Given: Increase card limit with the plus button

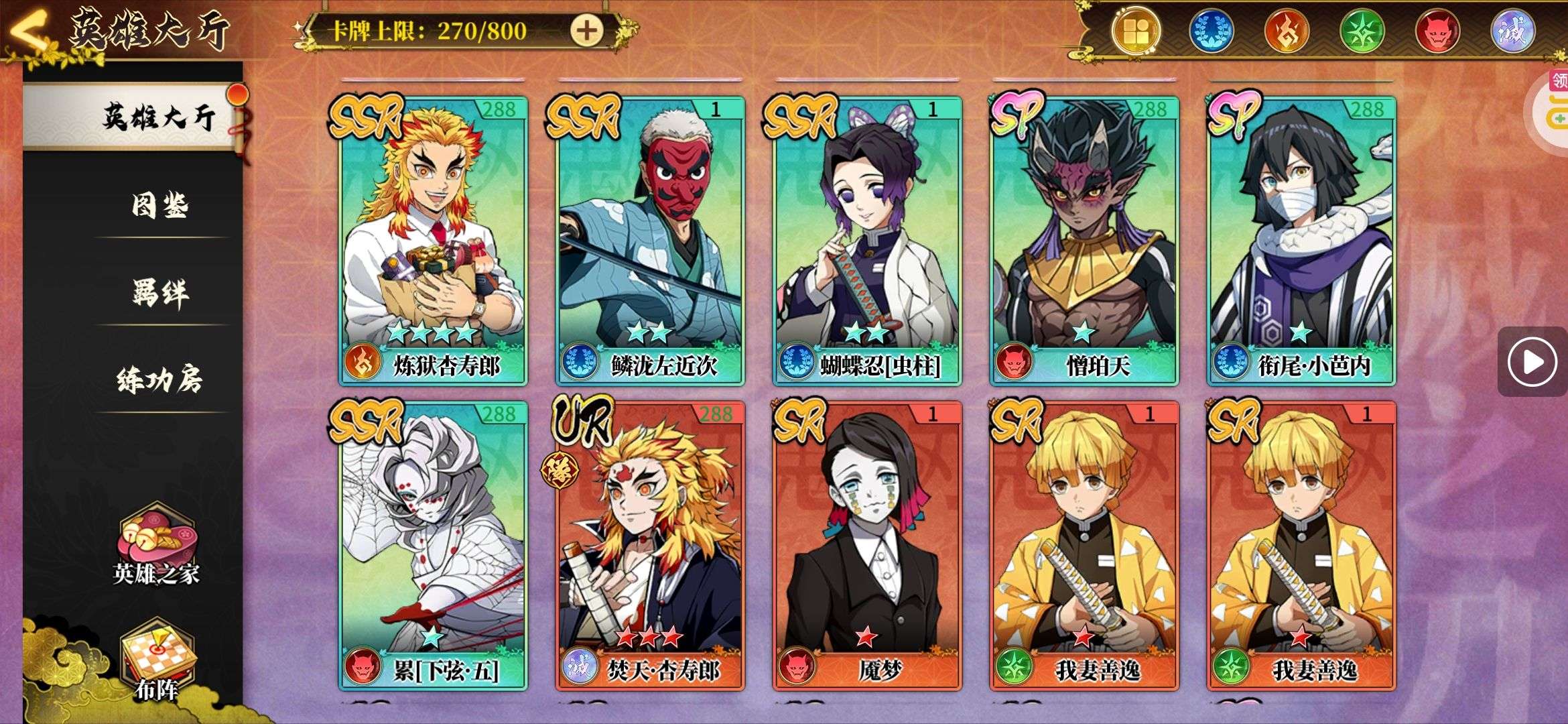Looking at the screenshot, I should point(586,31).
